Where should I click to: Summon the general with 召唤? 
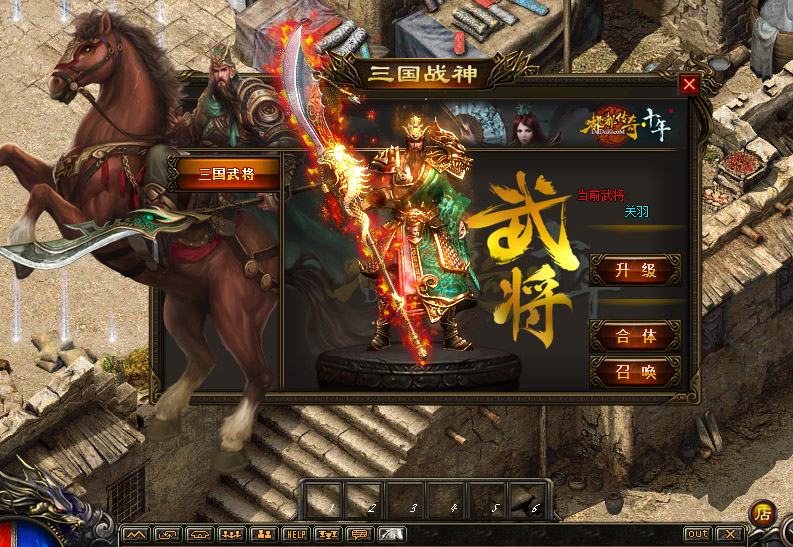pos(635,372)
